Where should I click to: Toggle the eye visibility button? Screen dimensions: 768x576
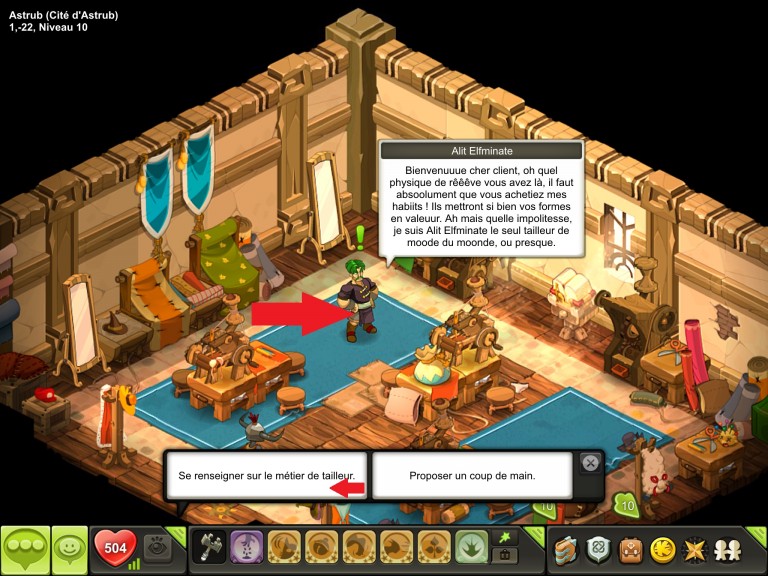pos(159,548)
